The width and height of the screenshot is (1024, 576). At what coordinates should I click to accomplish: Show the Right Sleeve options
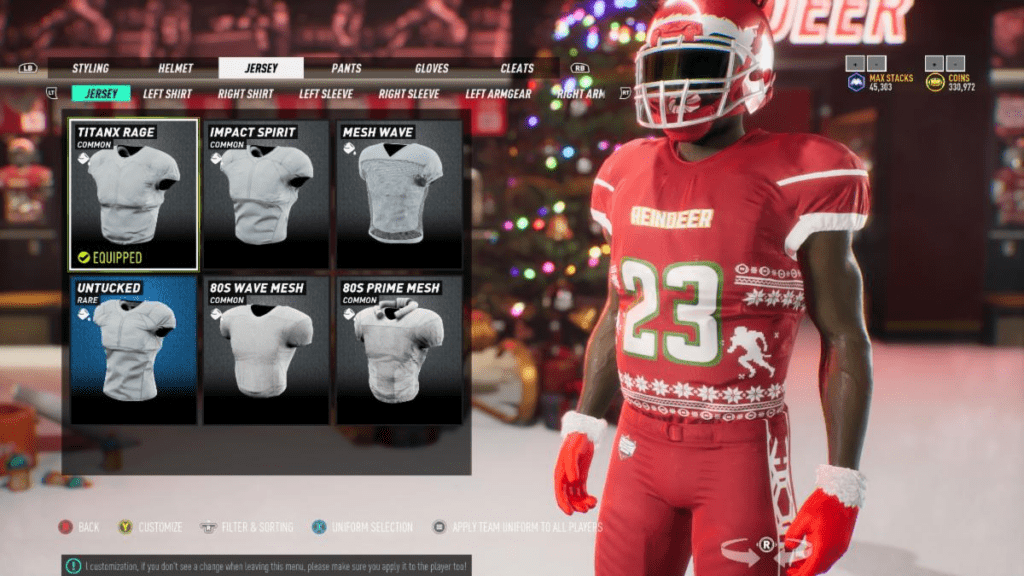(x=409, y=94)
